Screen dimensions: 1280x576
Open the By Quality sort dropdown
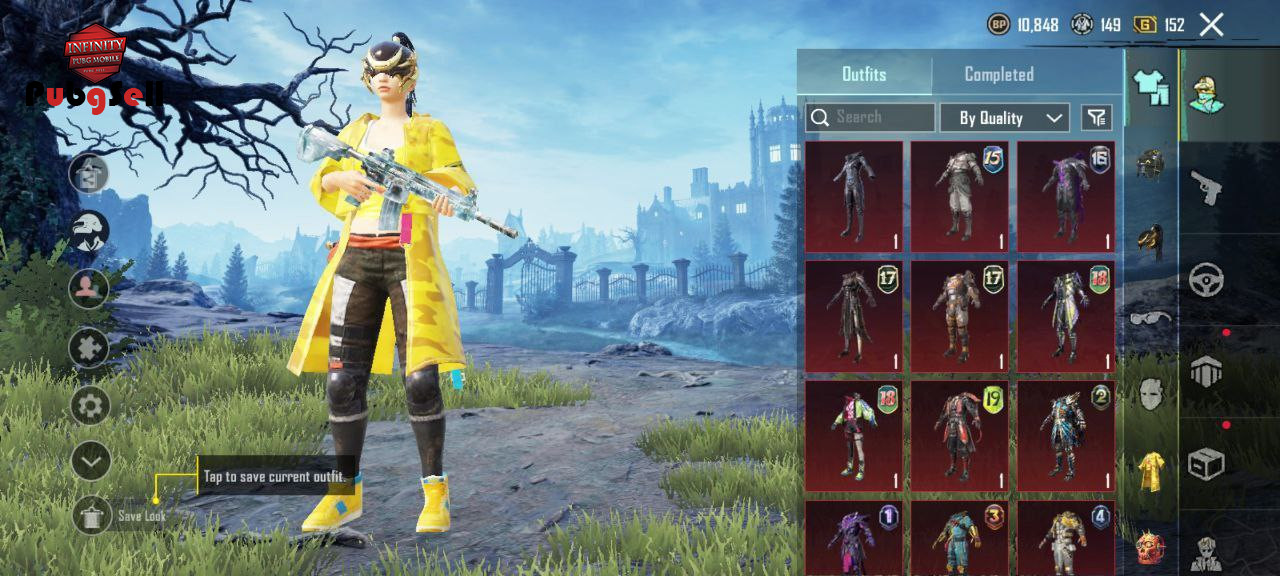pyautogui.click(x=1004, y=118)
